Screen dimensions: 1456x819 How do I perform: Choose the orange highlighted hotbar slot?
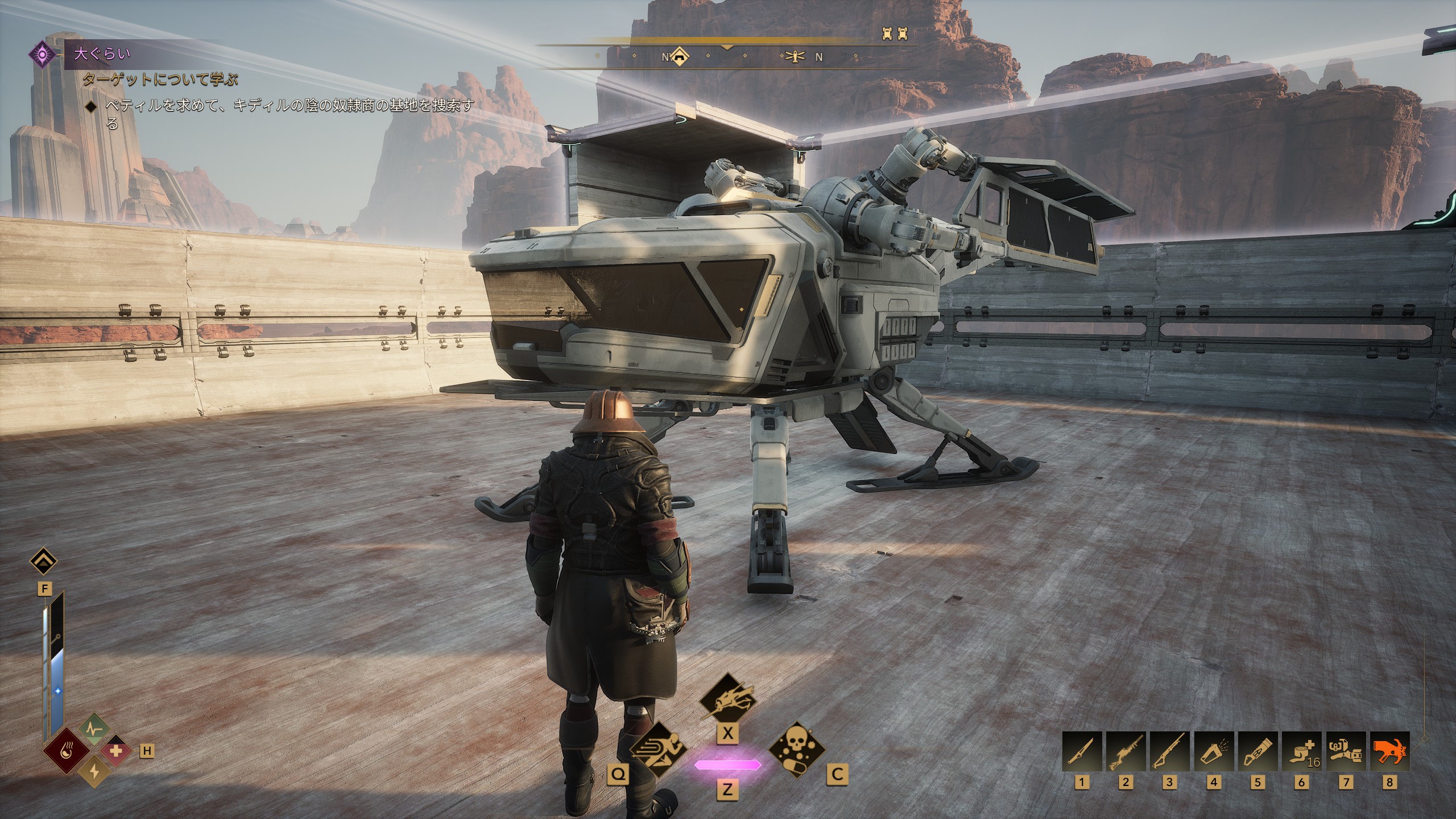point(1389,751)
